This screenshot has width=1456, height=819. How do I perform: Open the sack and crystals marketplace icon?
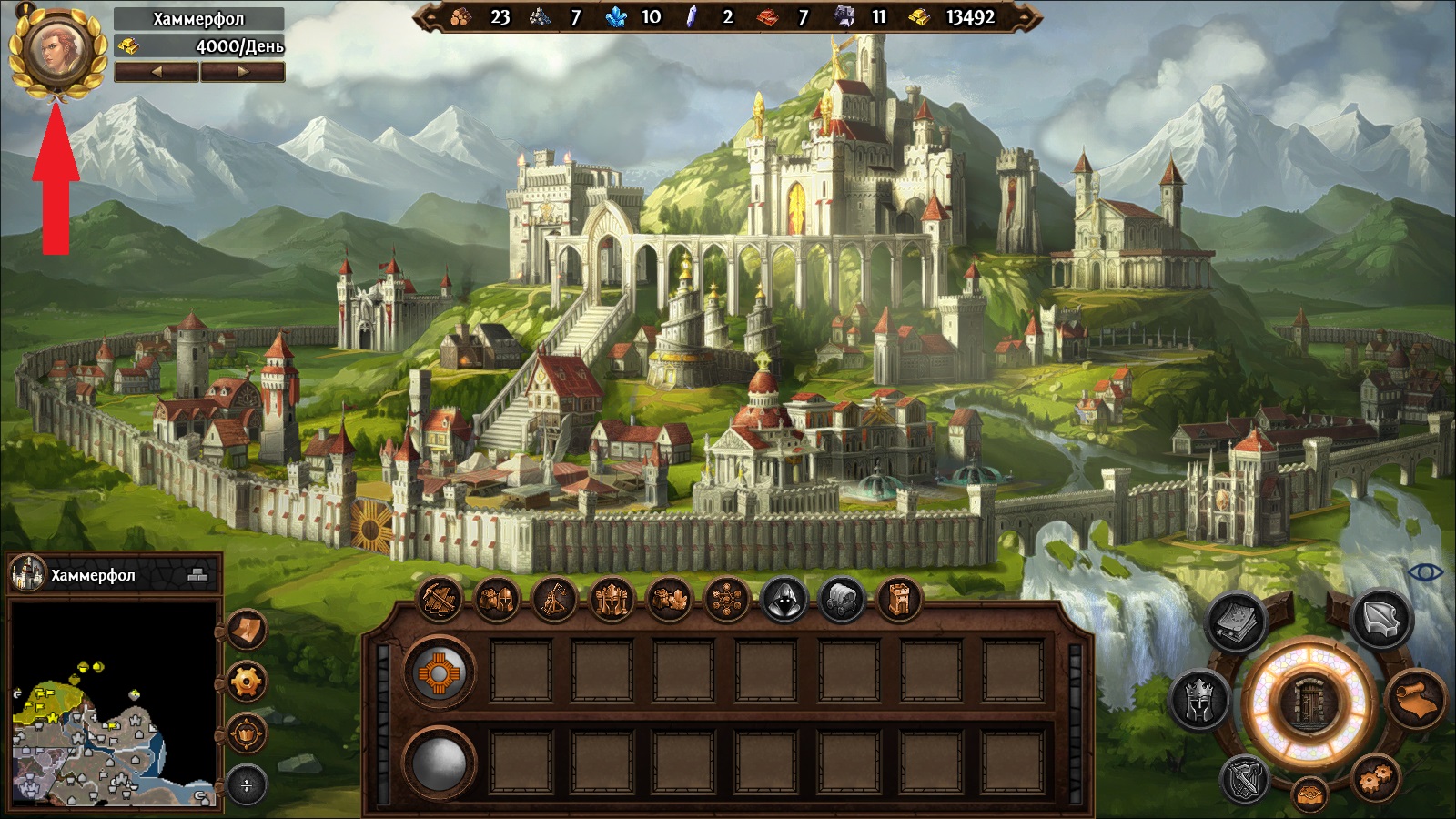pos(669,600)
